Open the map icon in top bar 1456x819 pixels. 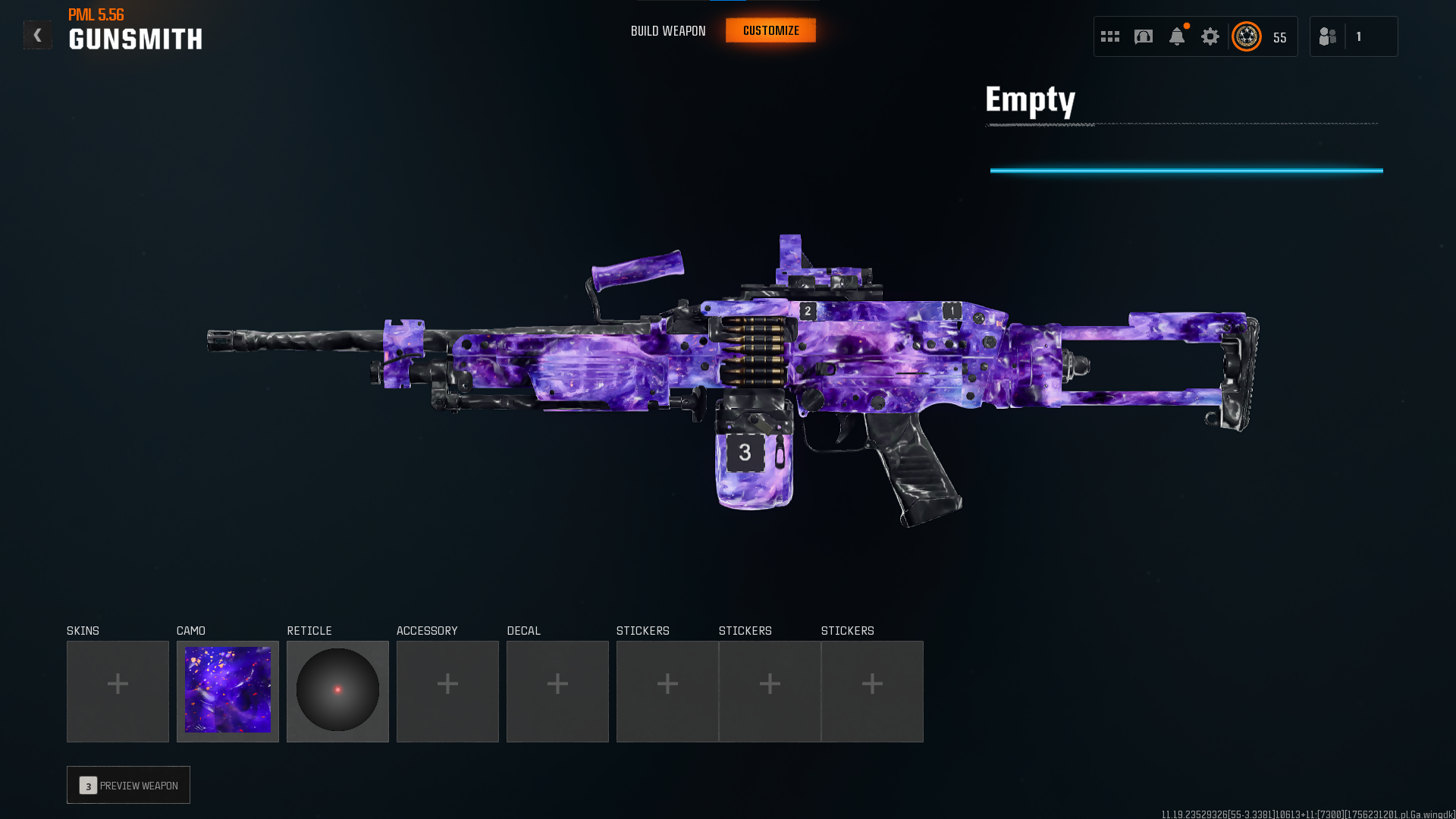click(x=1144, y=36)
